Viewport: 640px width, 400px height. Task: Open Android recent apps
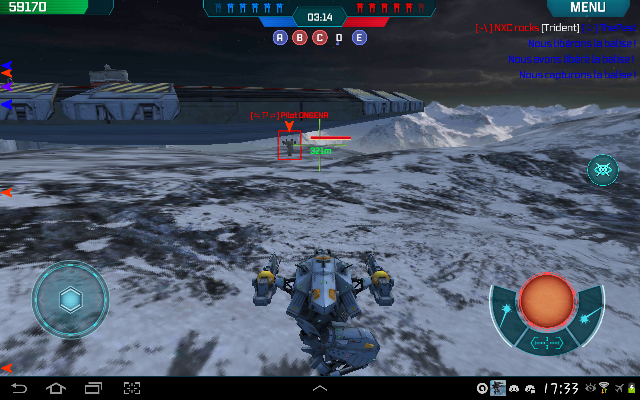(93, 388)
